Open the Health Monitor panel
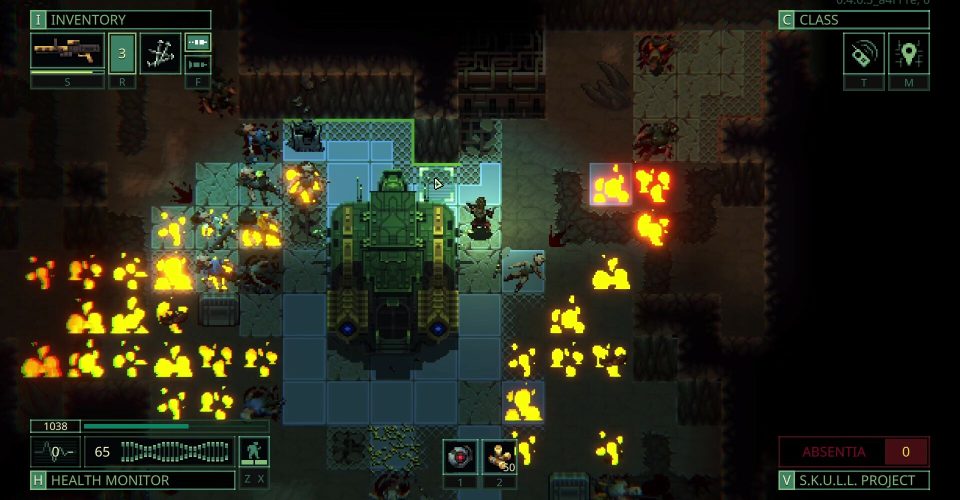The width and height of the screenshot is (960, 500). coord(120,480)
